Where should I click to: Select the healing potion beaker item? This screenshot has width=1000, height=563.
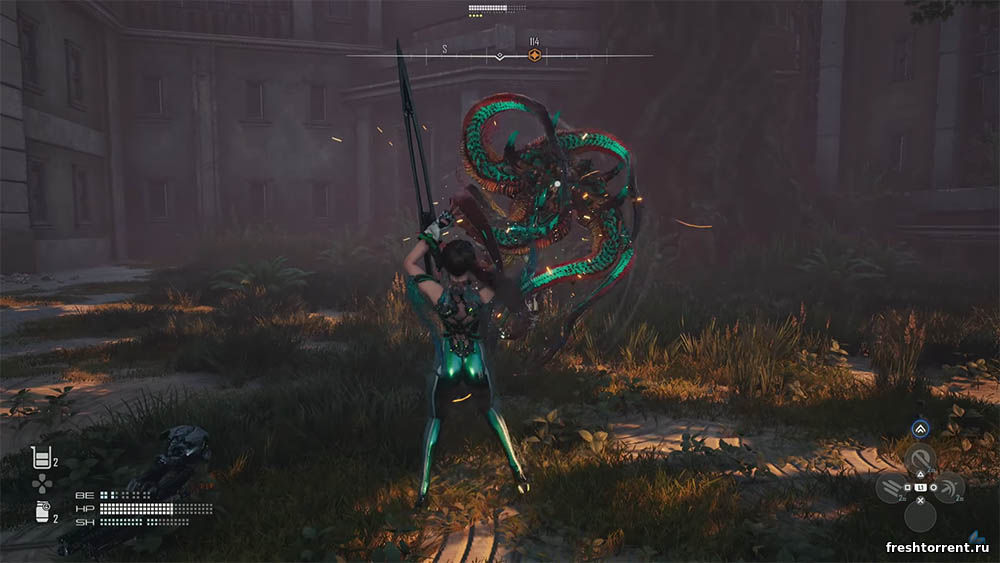41,459
